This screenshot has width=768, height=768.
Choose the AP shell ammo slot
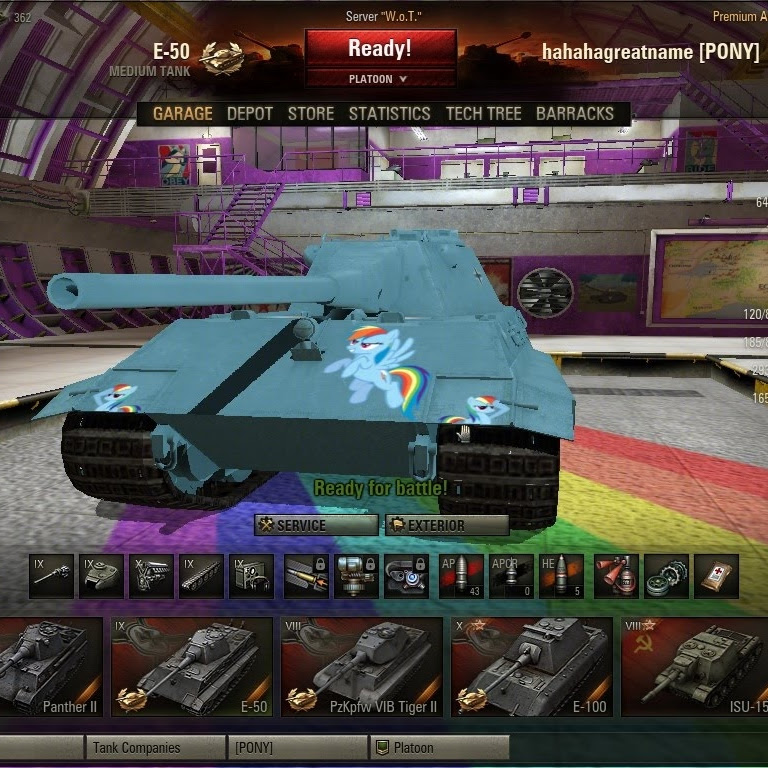(x=461, y=577)
